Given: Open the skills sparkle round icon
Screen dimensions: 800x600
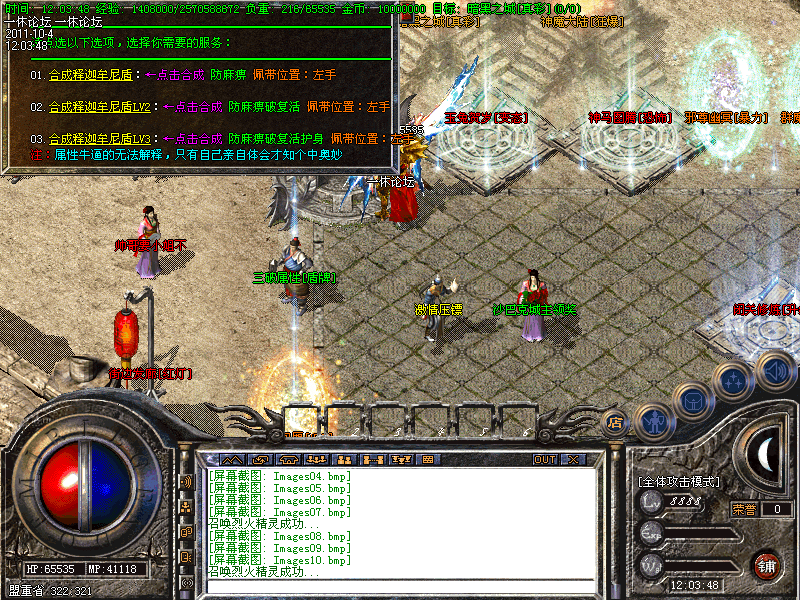Looking at the screenshot, I should (x=734, y=381).
